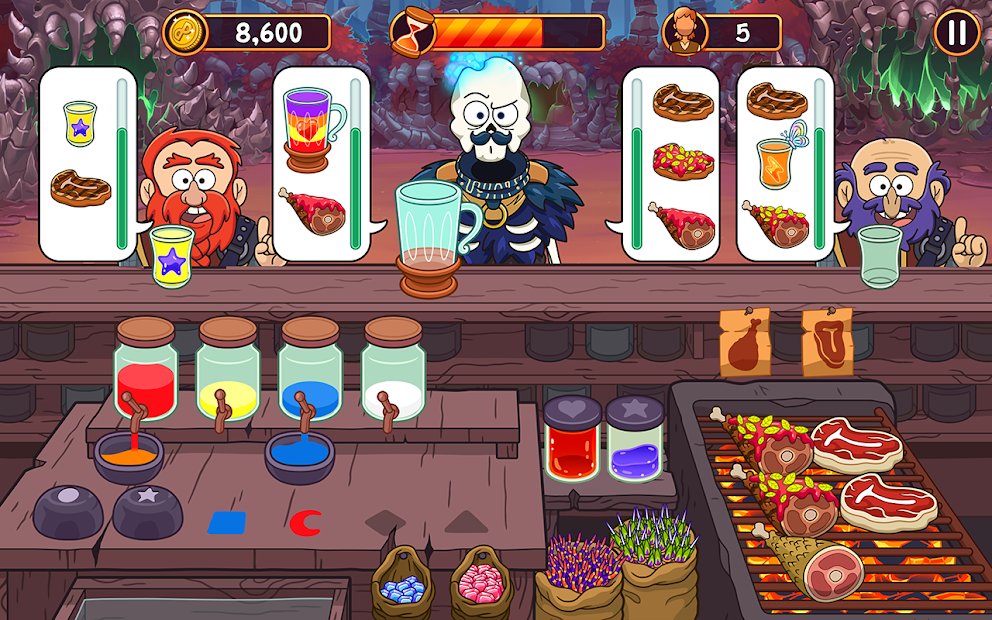Click the drumstick sign above the grill

(745, 342)
